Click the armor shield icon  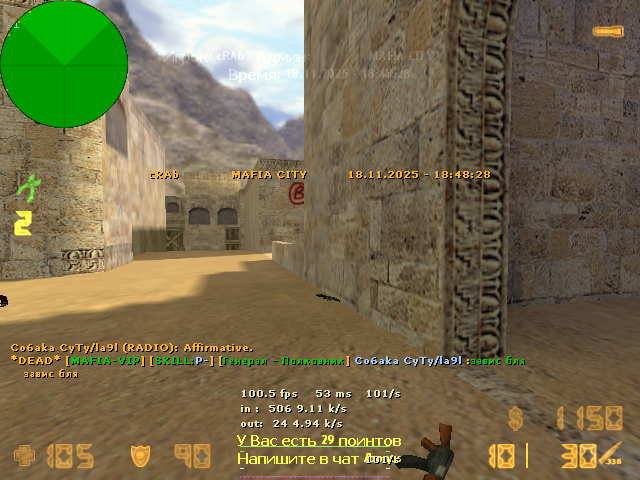pos(141,457)
